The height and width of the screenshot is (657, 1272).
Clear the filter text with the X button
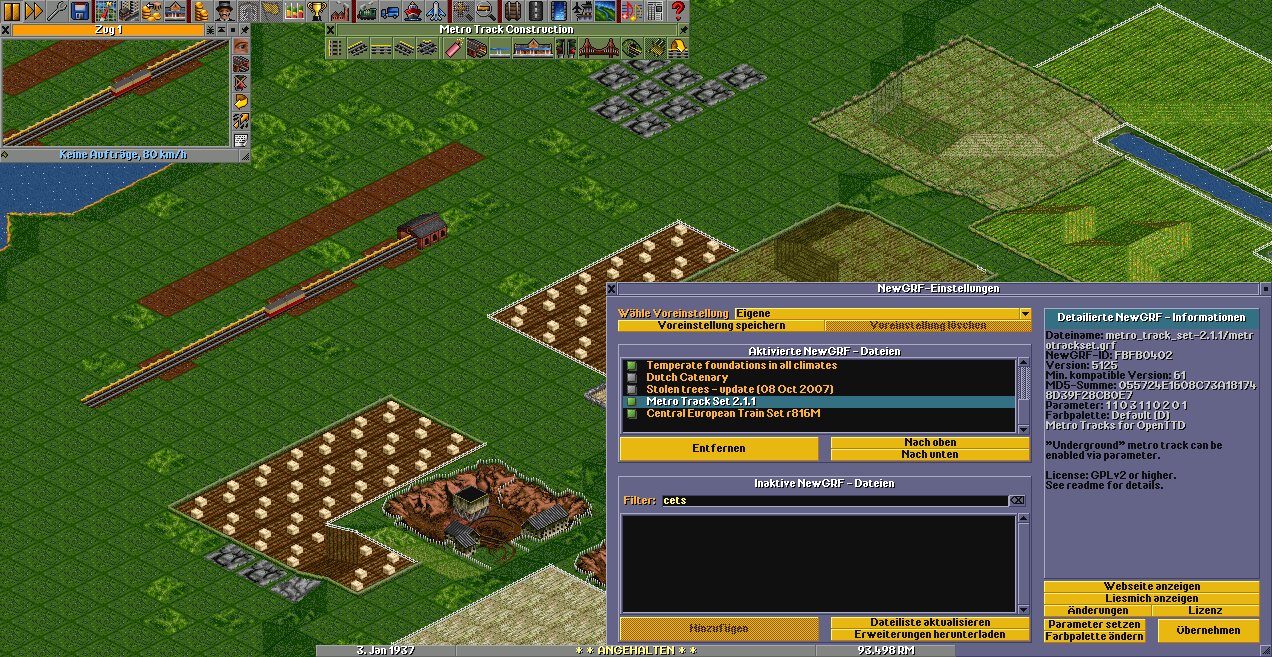(x=1017, y=500)
